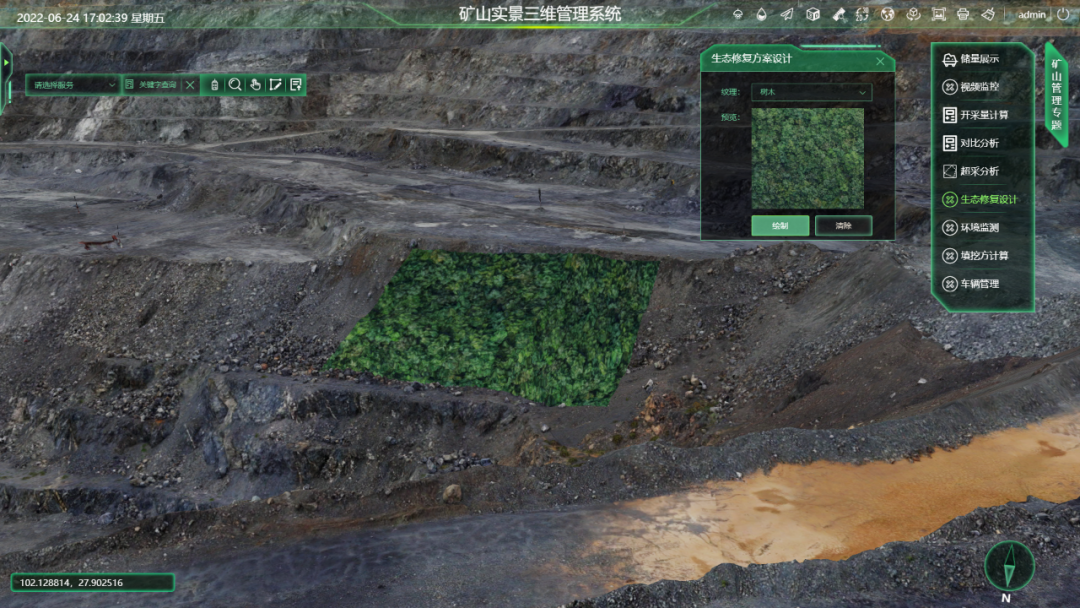1080x608 pixels.
Task: Click the 关键字查询 keyword search field
Action: point(156,85)
